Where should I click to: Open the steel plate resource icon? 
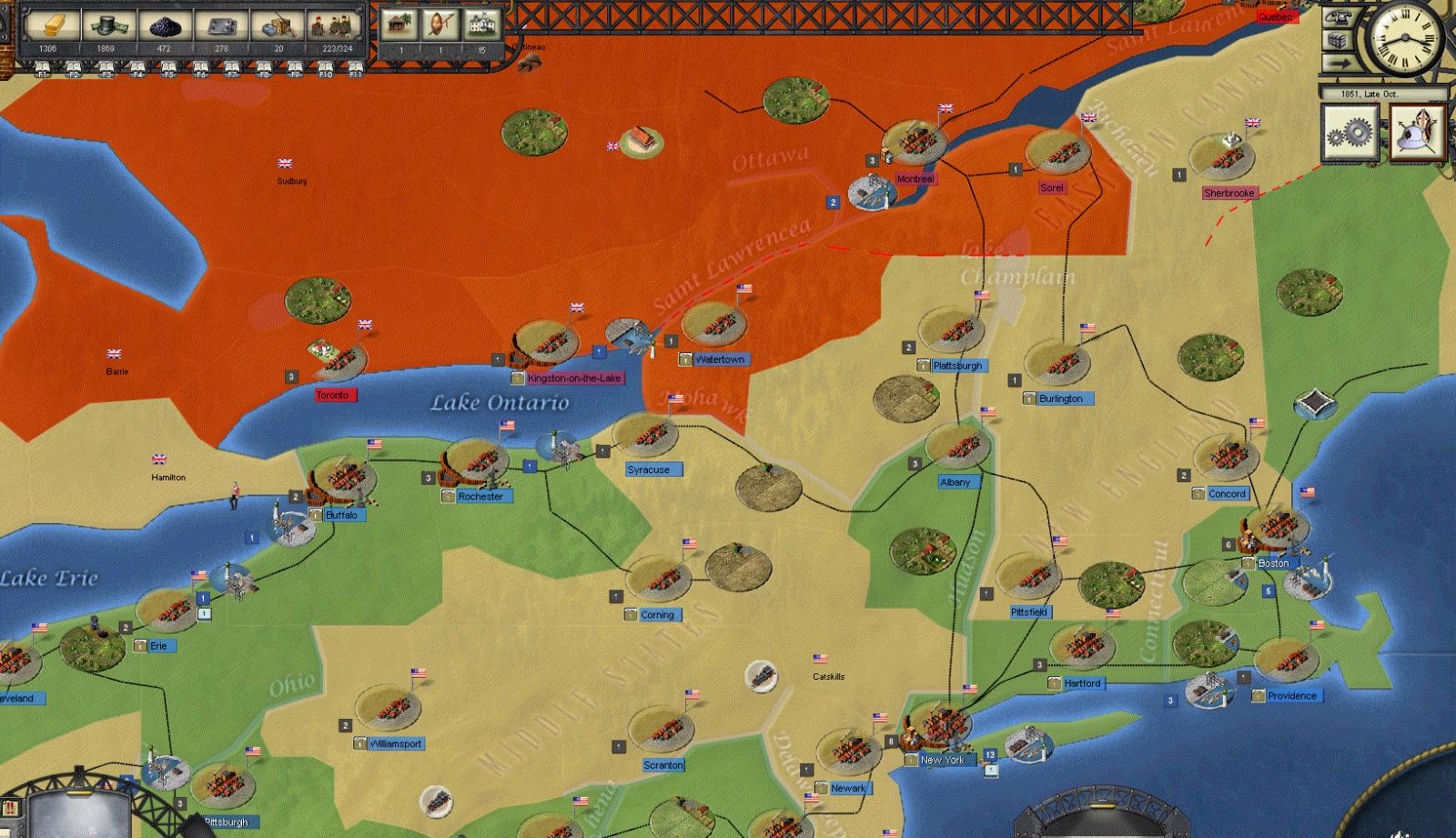tap(220, 25)
